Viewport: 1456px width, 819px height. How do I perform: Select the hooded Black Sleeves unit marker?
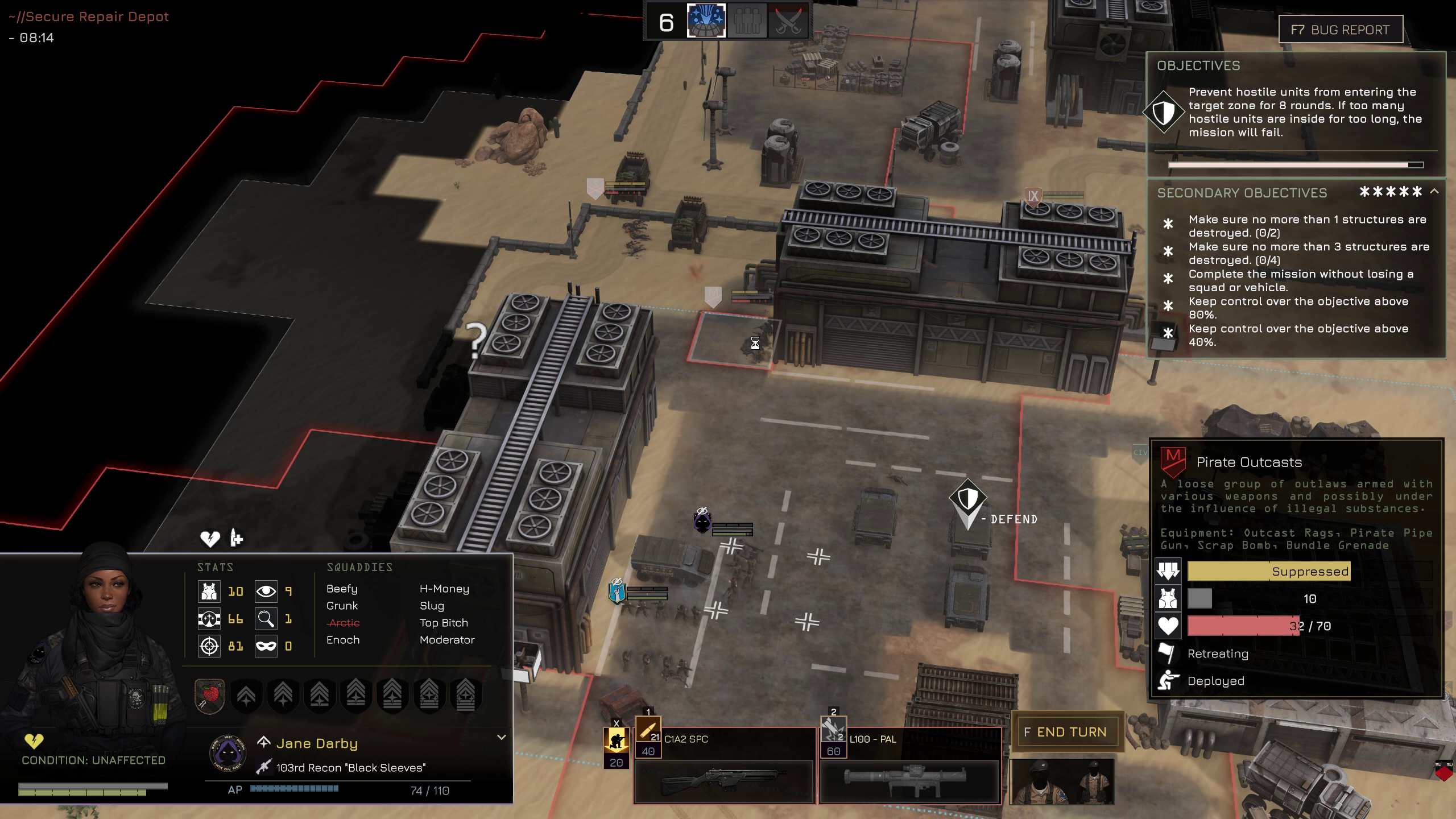point(702,522)
